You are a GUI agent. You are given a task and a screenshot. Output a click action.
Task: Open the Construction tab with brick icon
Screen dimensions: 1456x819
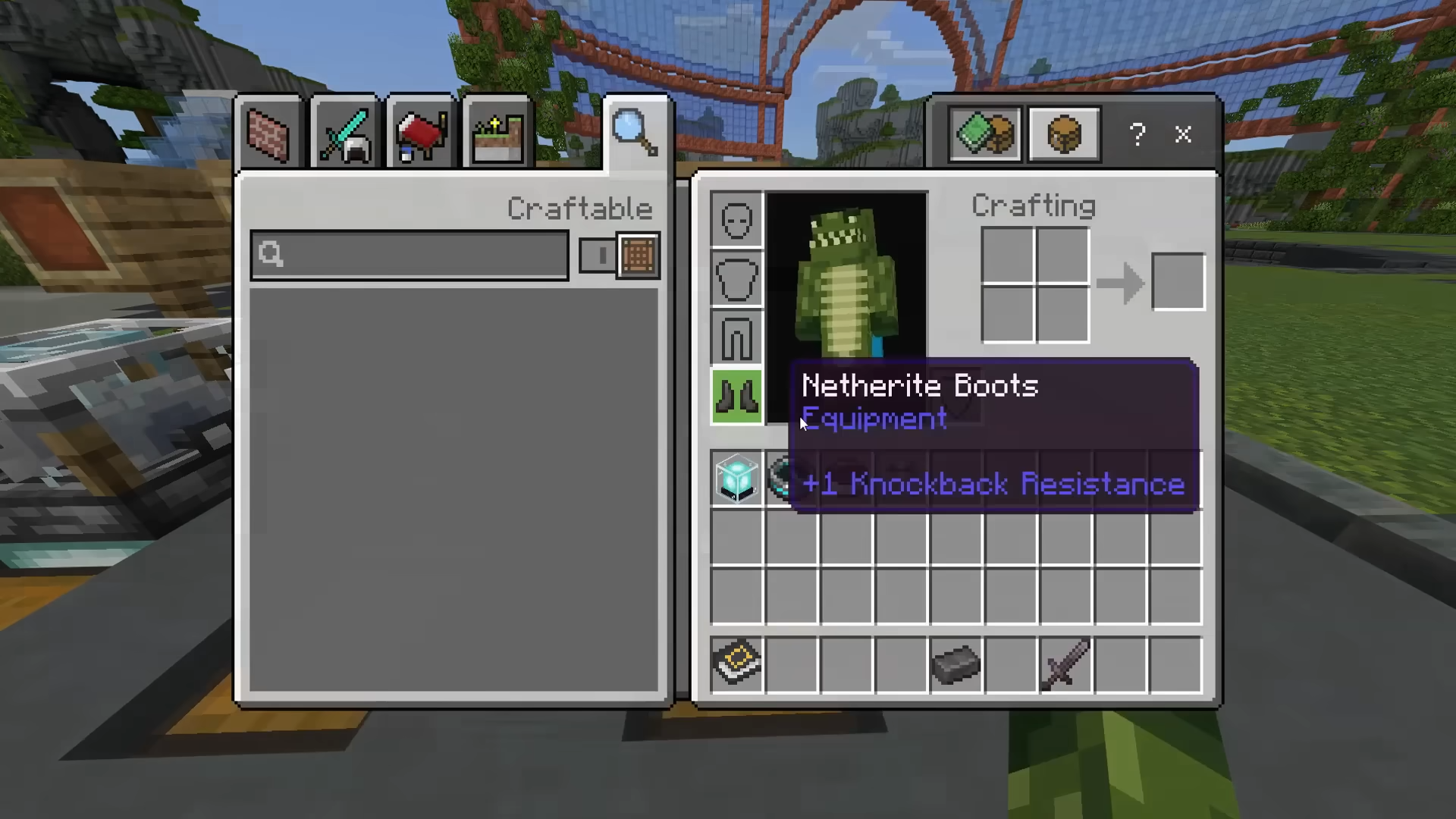click(268, 135)
